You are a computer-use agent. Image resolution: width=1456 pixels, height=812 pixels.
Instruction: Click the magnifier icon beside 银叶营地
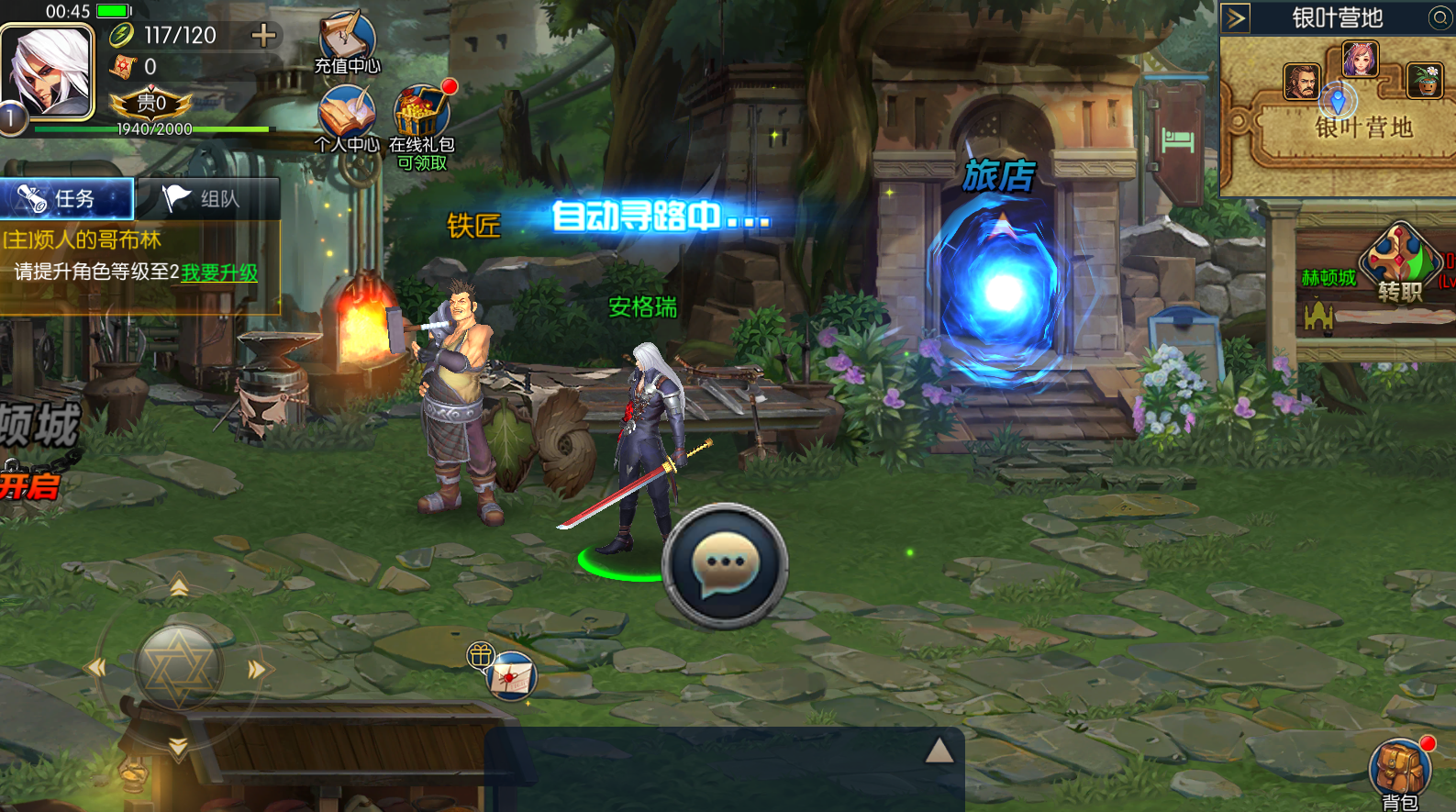click(x=1440, y=18)
